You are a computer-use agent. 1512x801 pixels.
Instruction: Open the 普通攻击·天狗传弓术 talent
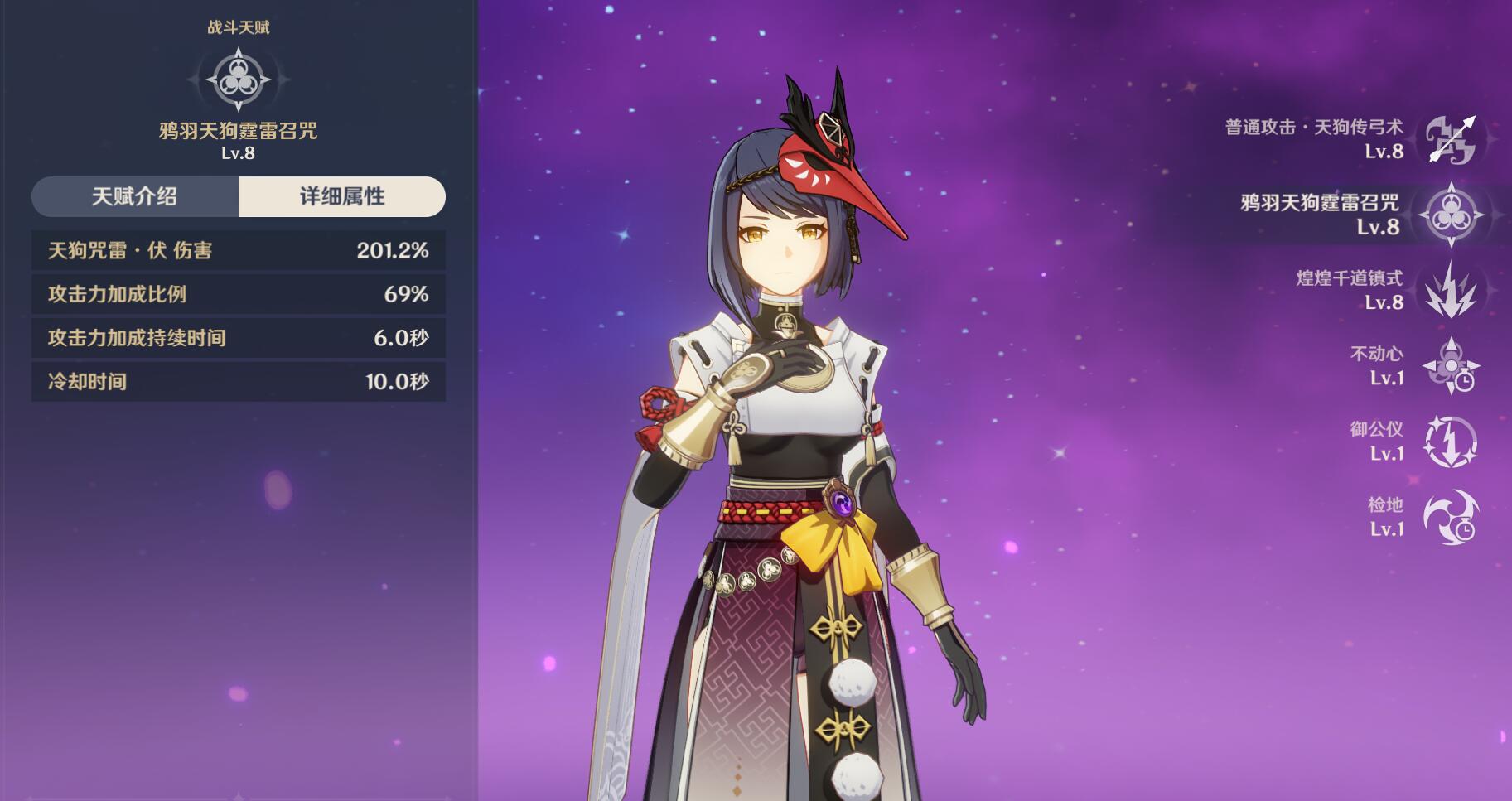tap(1450, 139)
